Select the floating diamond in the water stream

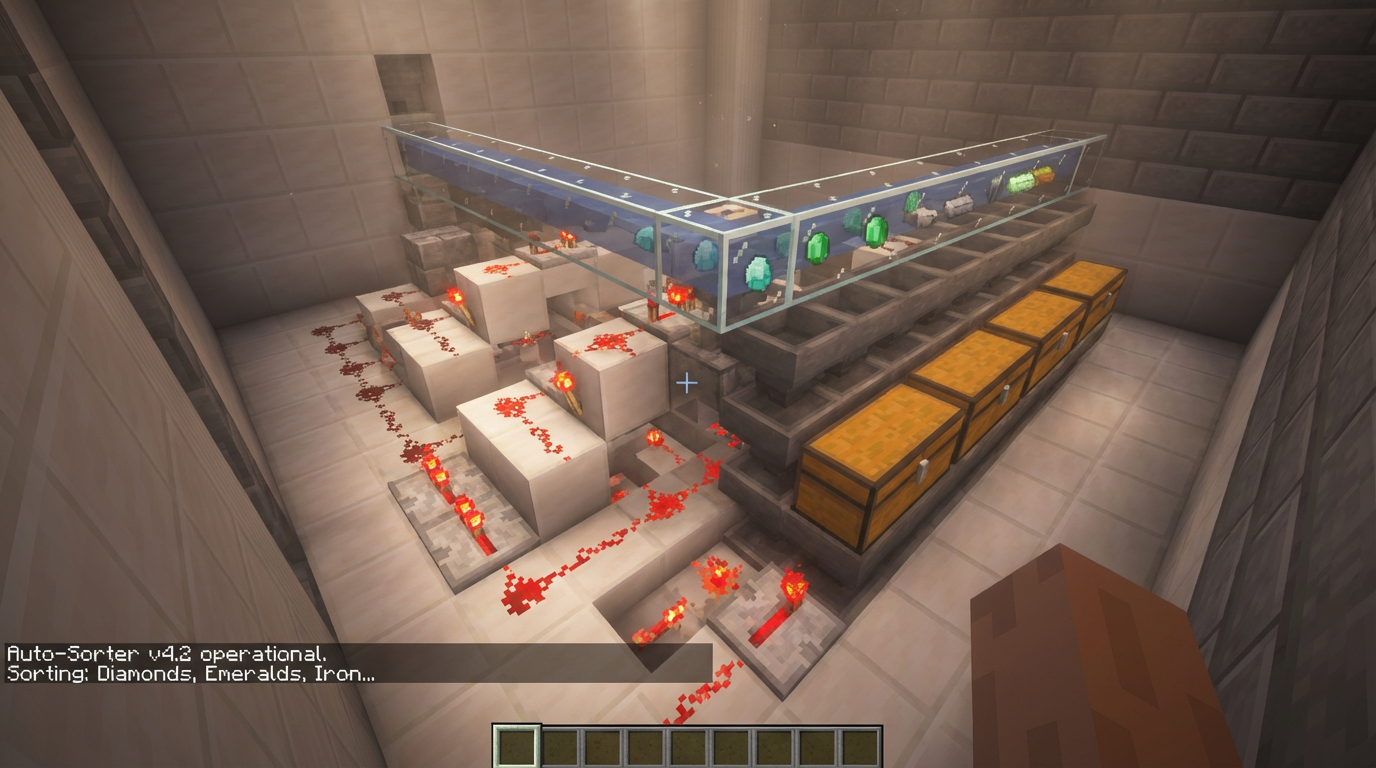(756, 272)
